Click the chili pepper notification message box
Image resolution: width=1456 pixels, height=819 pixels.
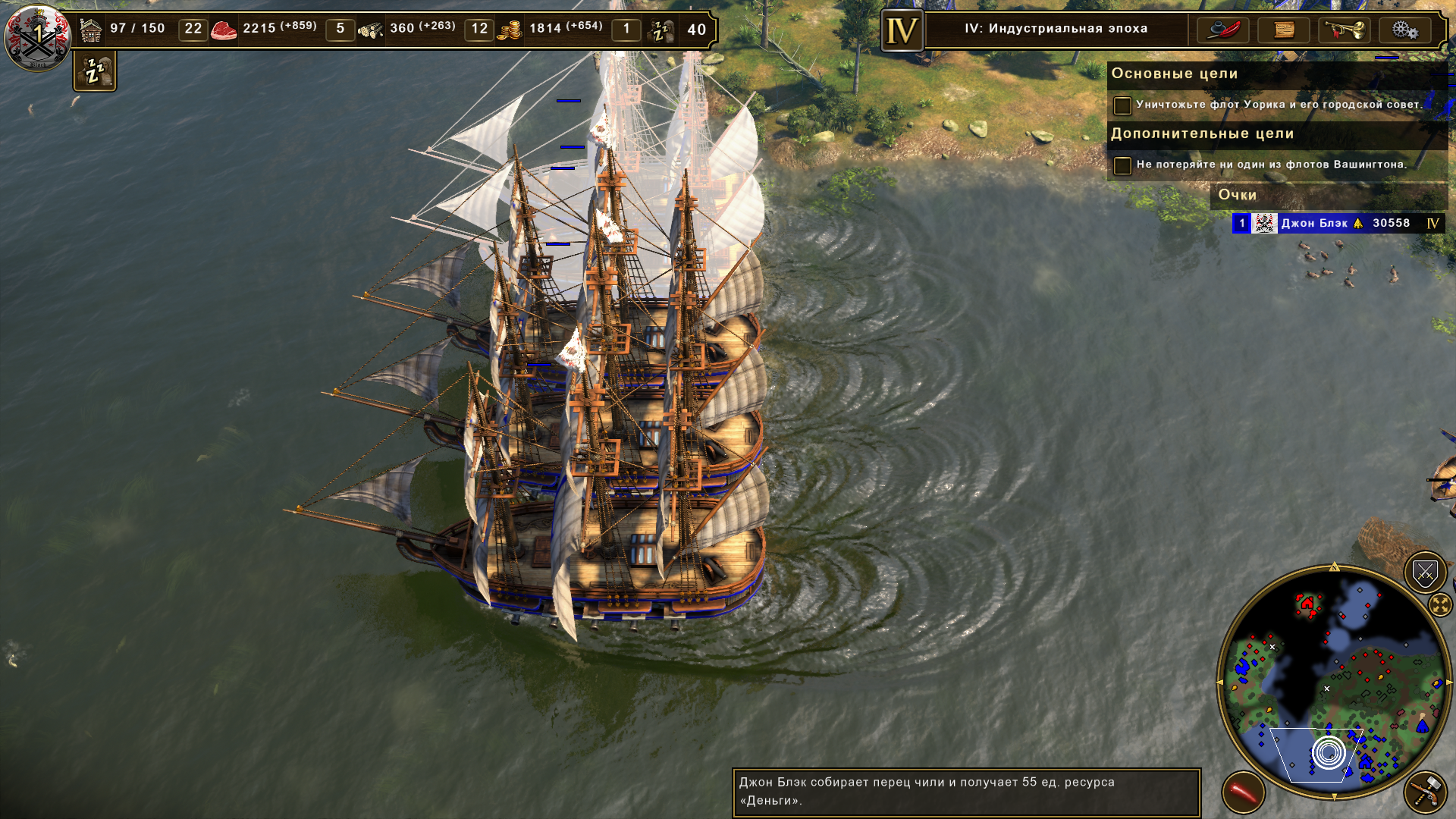point(965,792)
